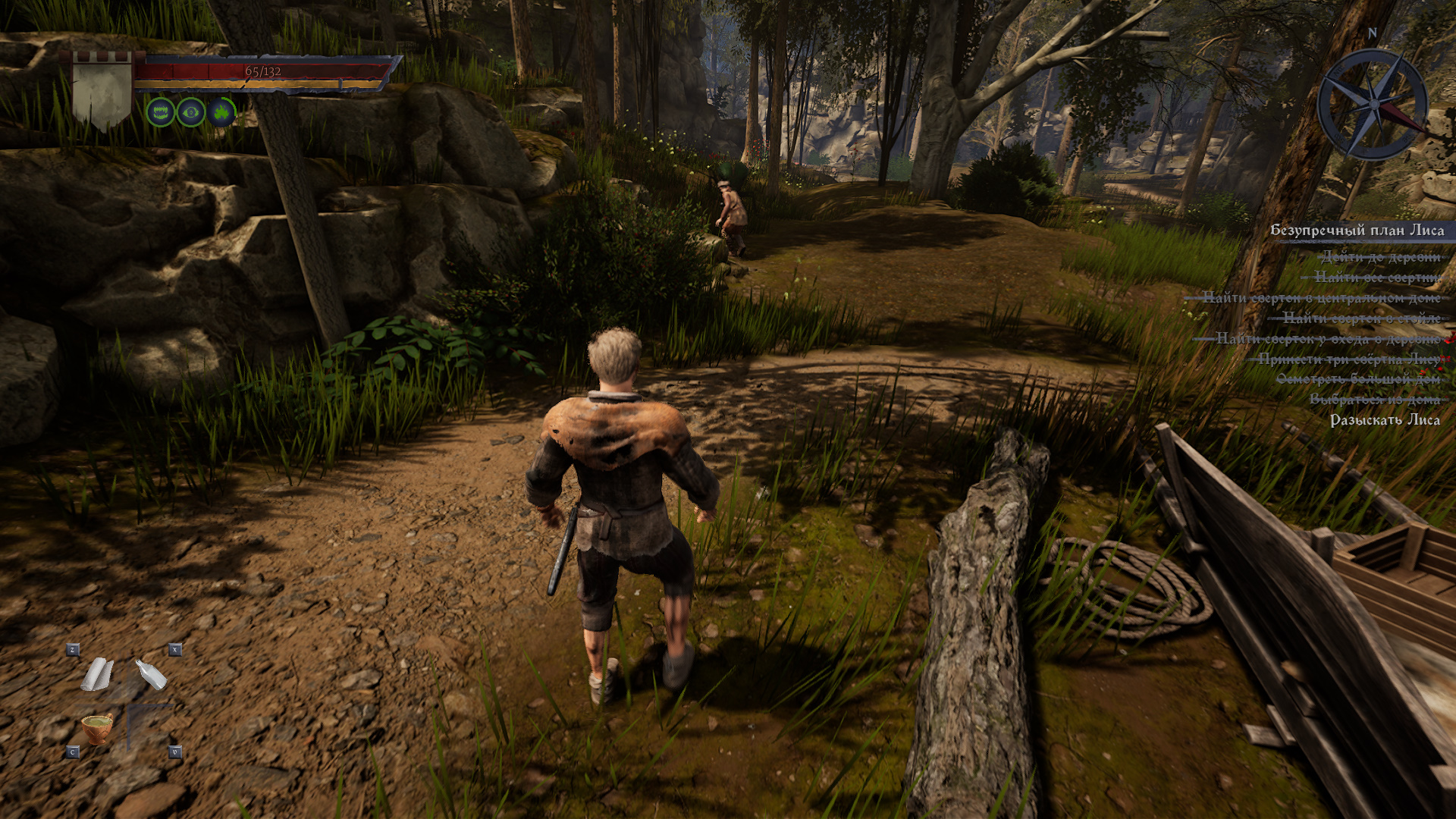
Task: Select the active objective Разыскать Лиса
Action: point(1385,420)
